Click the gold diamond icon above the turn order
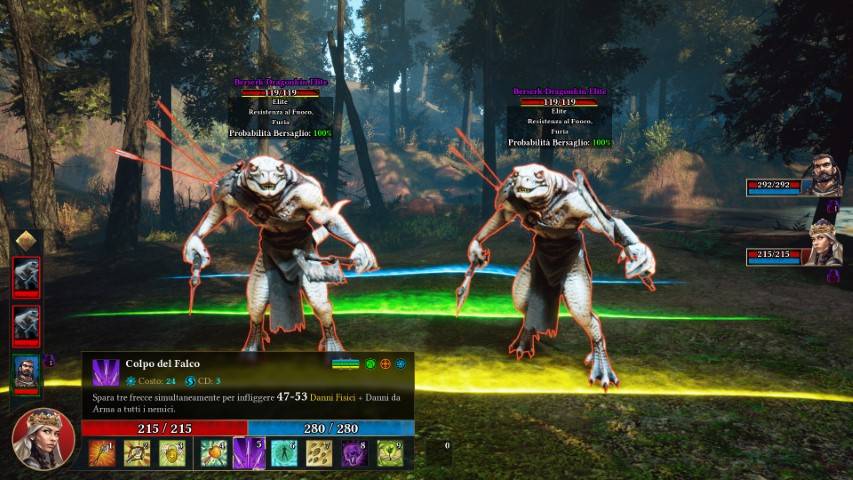This screenshot has width=853, height=480. click(26, 241)
